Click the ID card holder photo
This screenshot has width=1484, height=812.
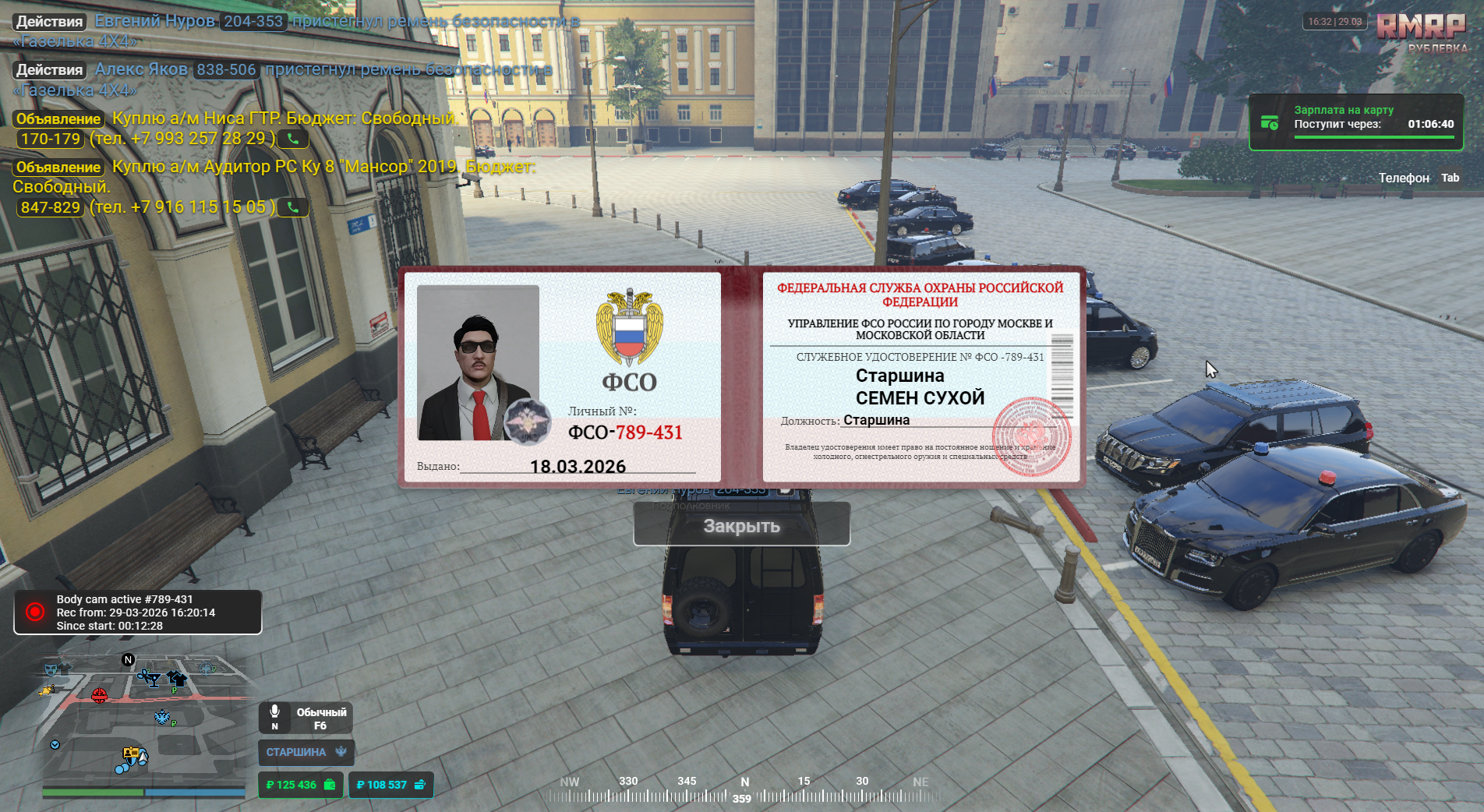tap(478, 362)
